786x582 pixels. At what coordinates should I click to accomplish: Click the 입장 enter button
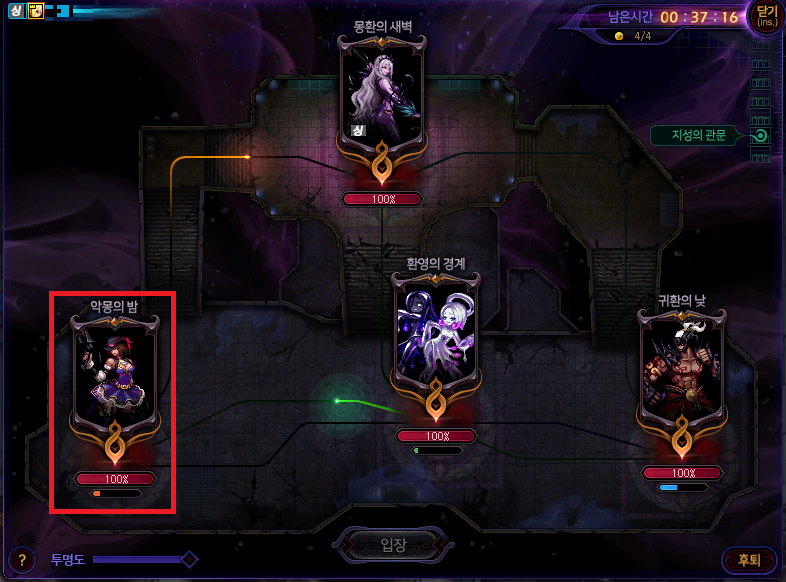coord(393,546)
